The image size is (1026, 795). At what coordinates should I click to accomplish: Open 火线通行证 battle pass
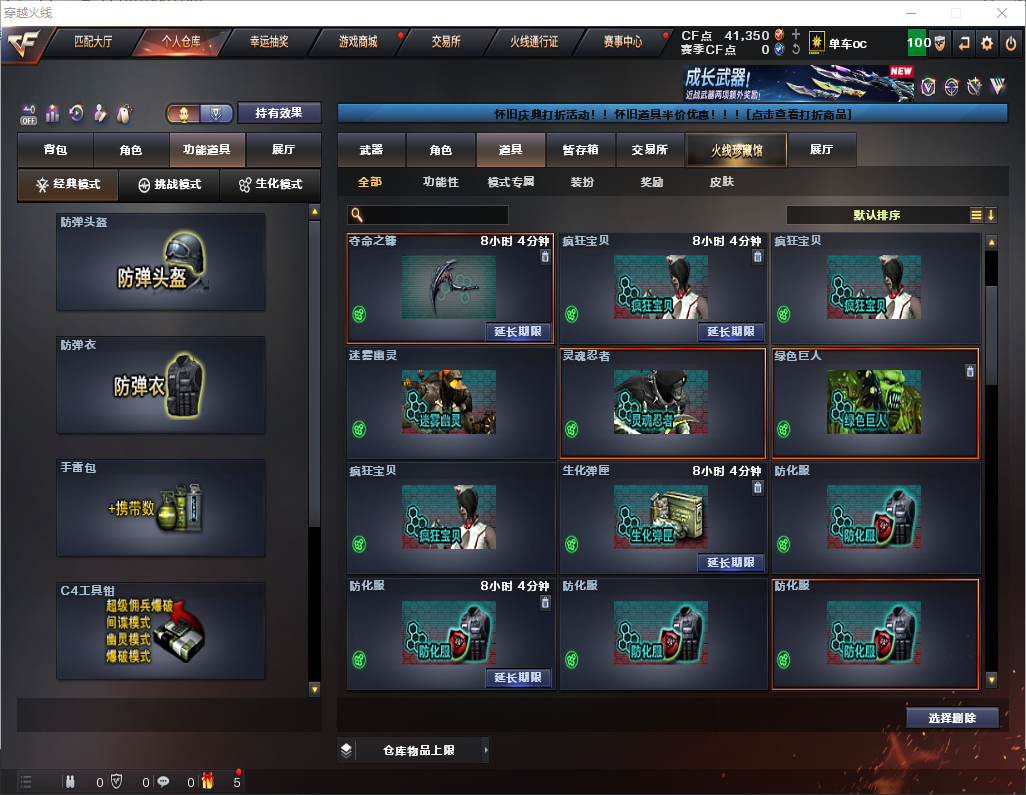[534, 42]
